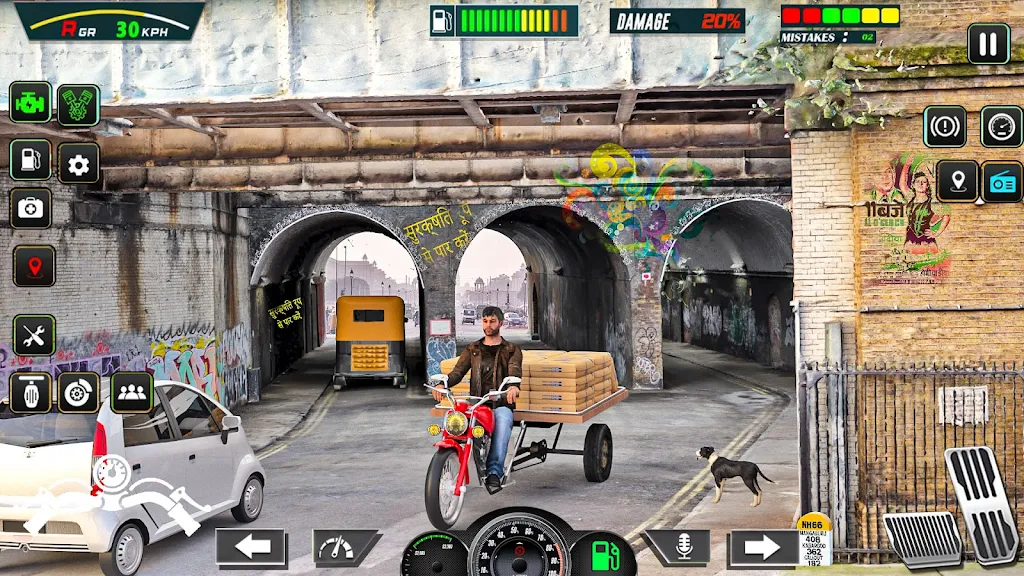
Task: Steer left with the left arrow button
Action: point(252,548)
